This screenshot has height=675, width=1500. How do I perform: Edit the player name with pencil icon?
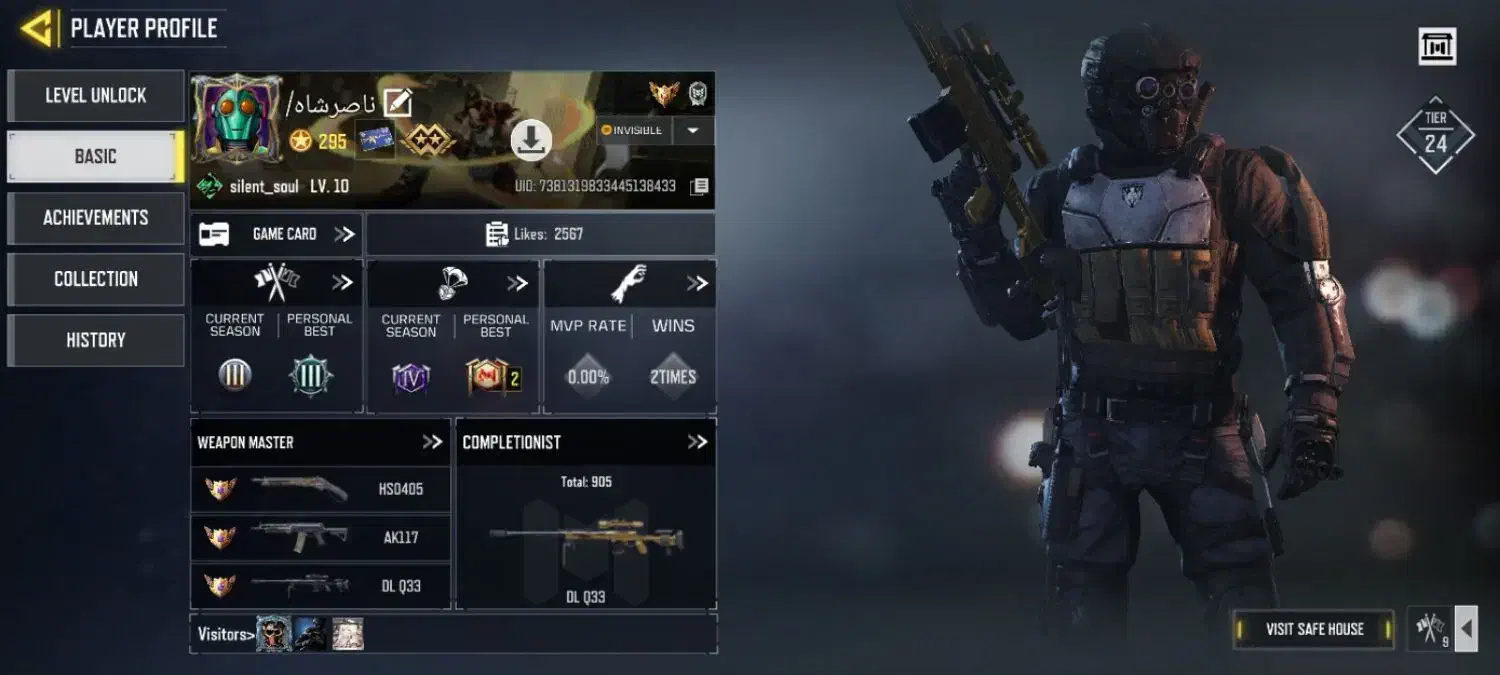[398, 103]
